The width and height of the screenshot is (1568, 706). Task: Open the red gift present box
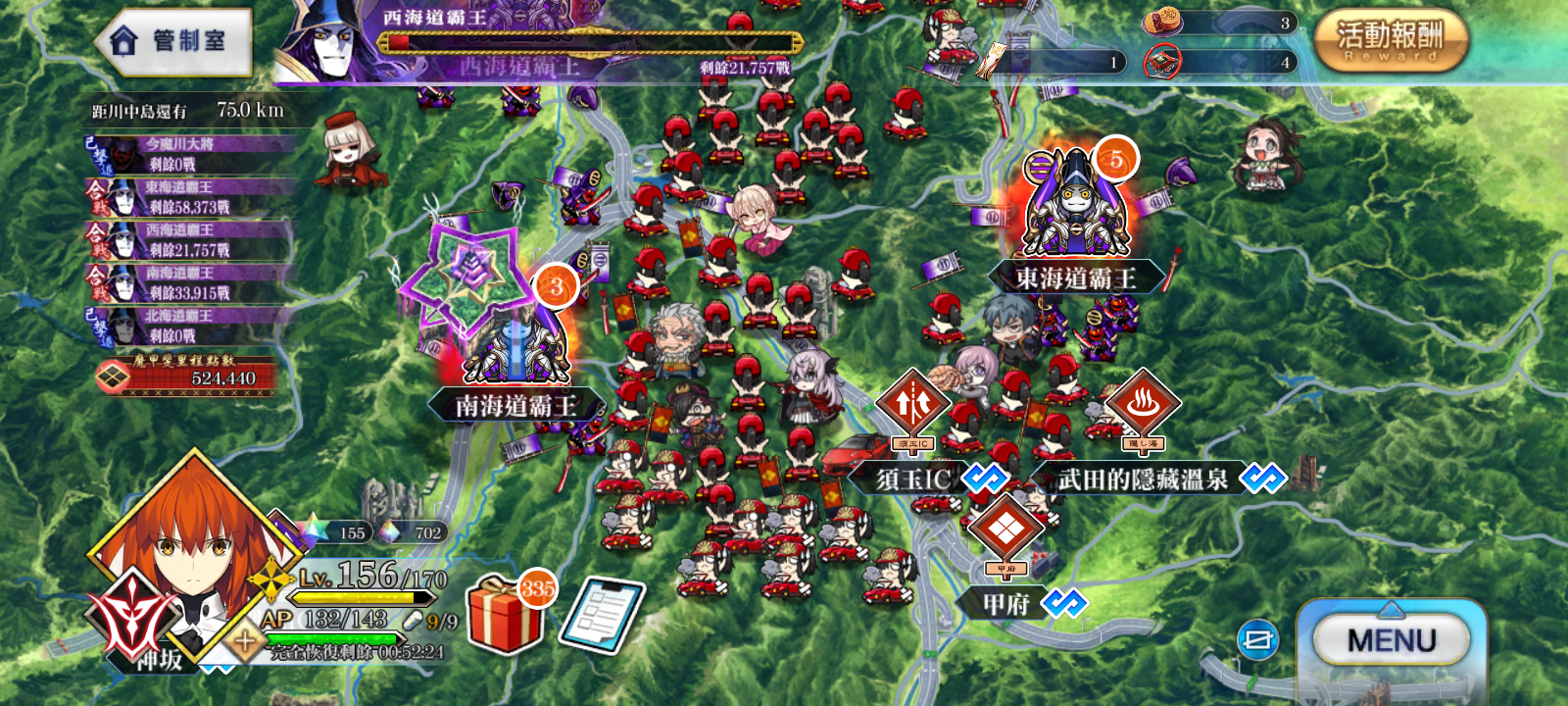506,616
